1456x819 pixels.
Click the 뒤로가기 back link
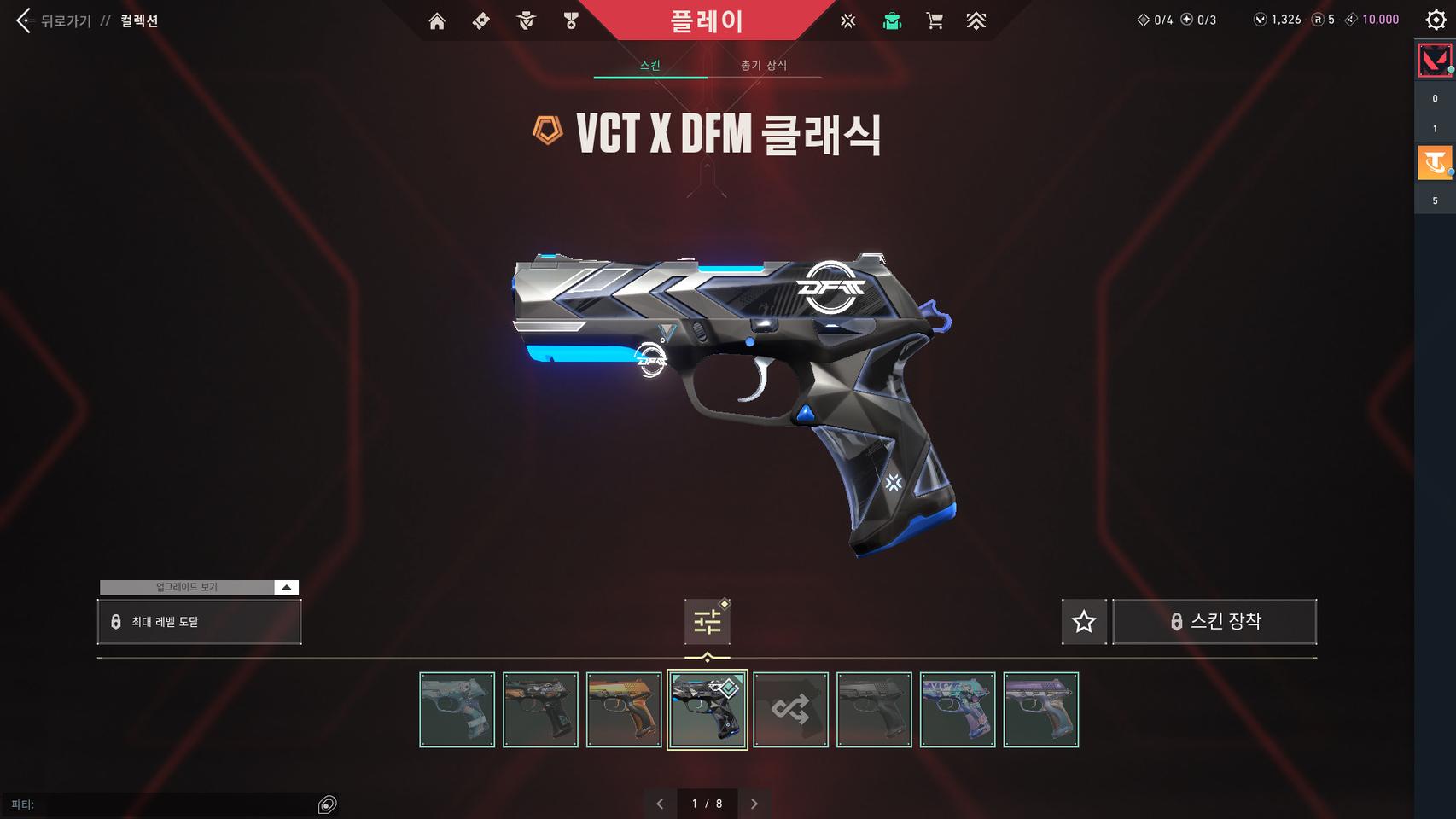pos(64,21)
